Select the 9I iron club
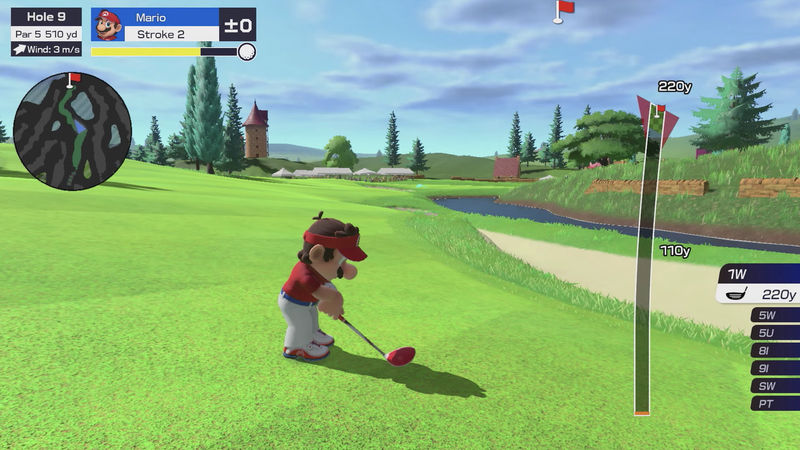This screenshot has width=800, height=450. point(773,368)
